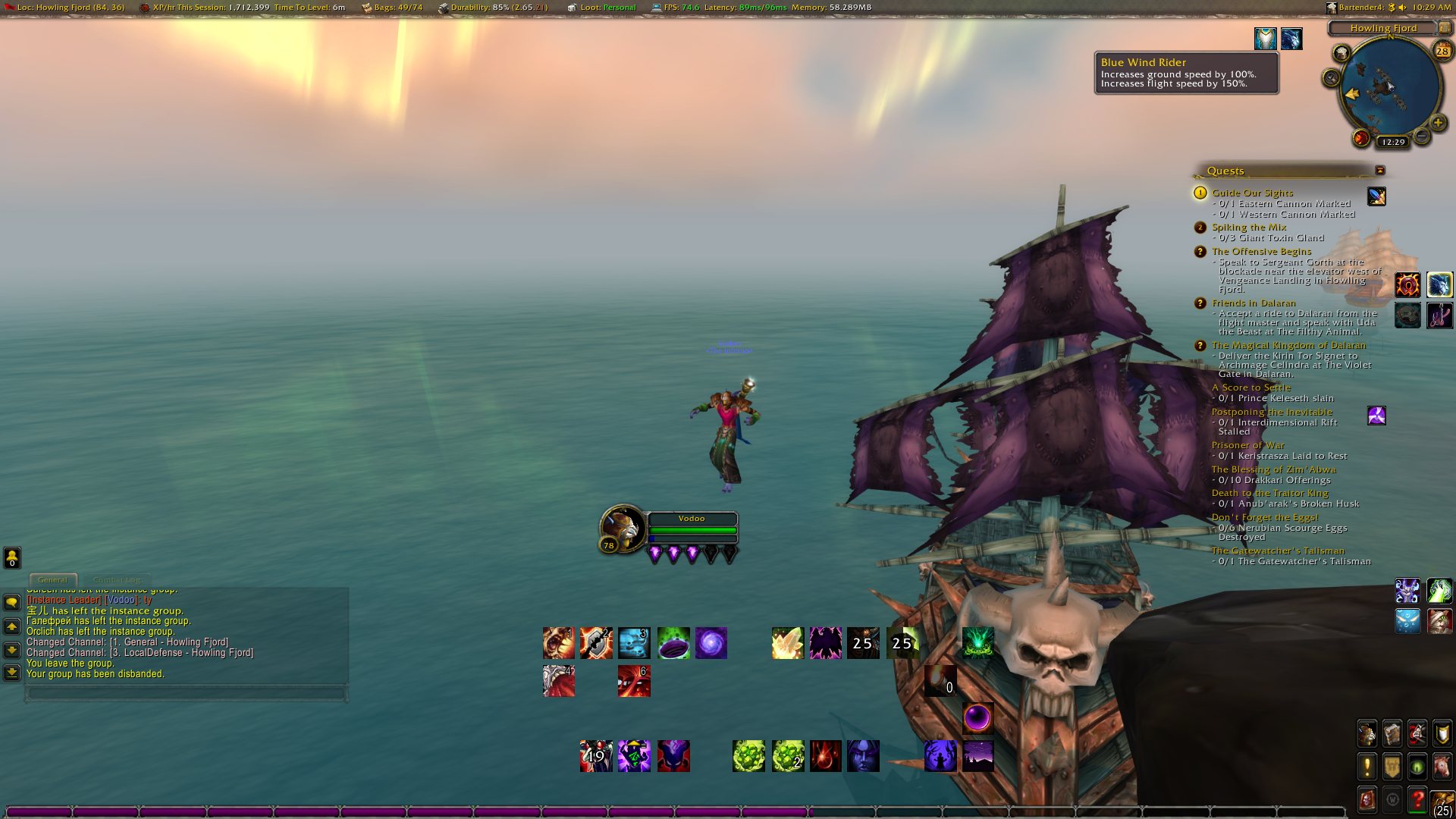Image resolution: width=1456 pixels, height=819 pixels.
Task: Switch to the General chat tab
Action: tap(52, 580)
